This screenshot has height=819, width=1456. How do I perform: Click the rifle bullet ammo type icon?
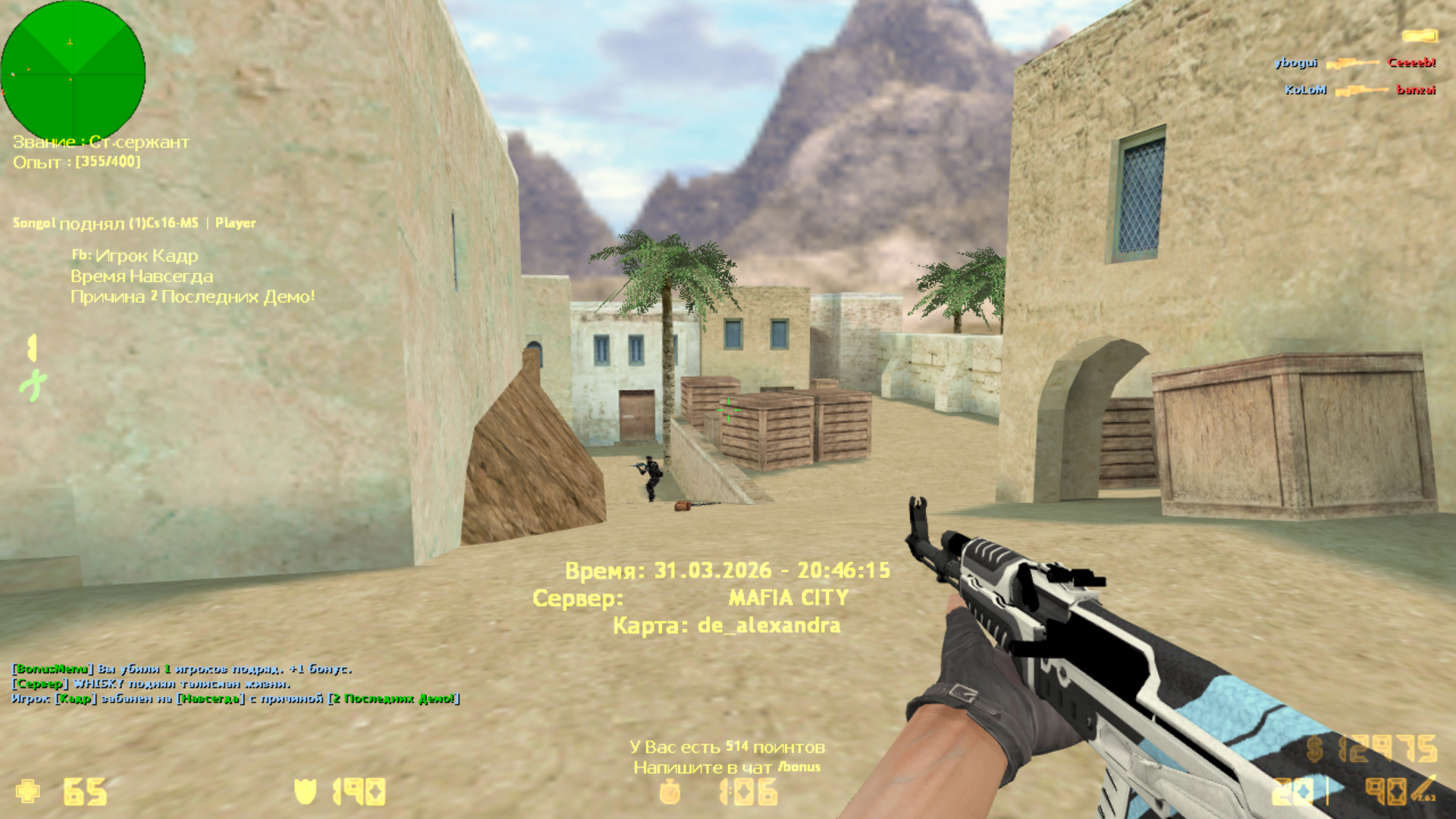click(x=1423, y=789)
